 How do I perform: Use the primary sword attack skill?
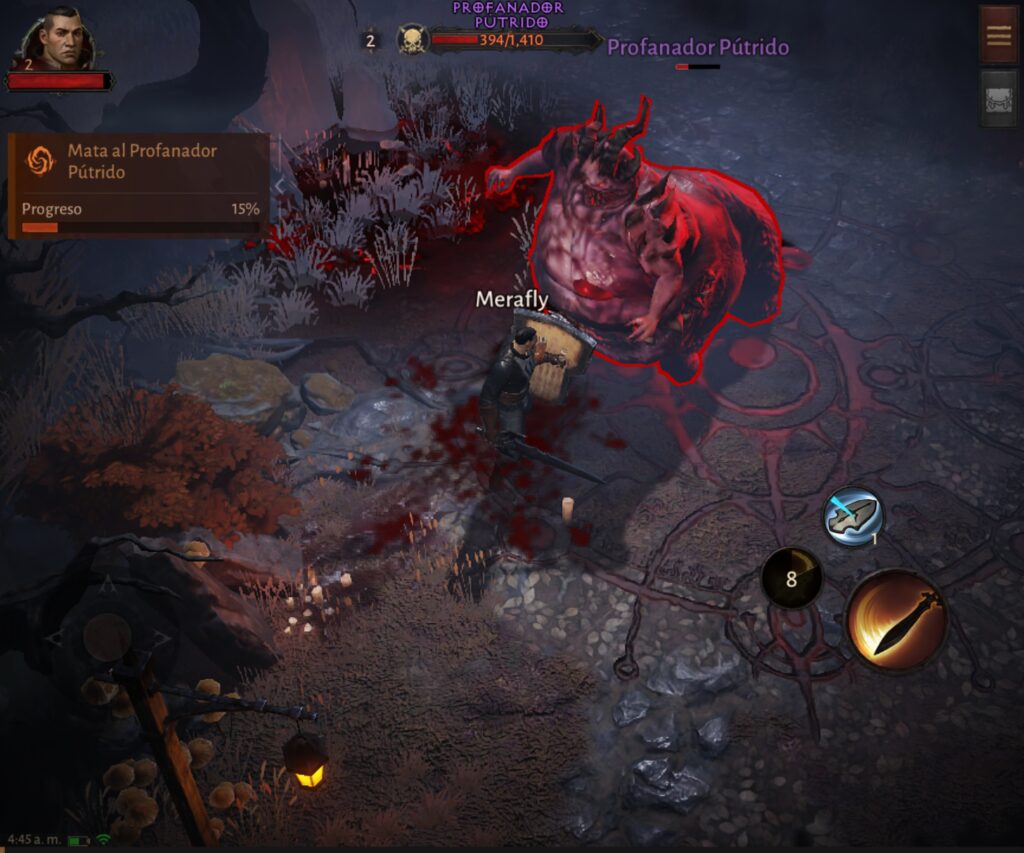[x=897, y=620]
